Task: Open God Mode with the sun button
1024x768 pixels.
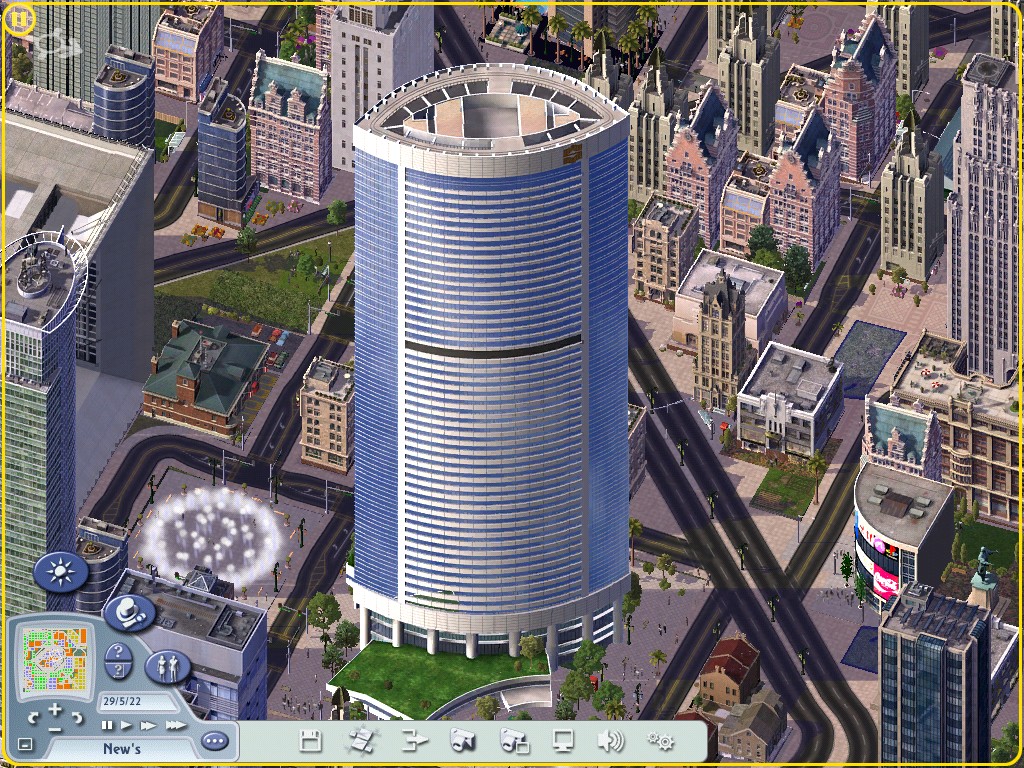Action: [61, 572]
